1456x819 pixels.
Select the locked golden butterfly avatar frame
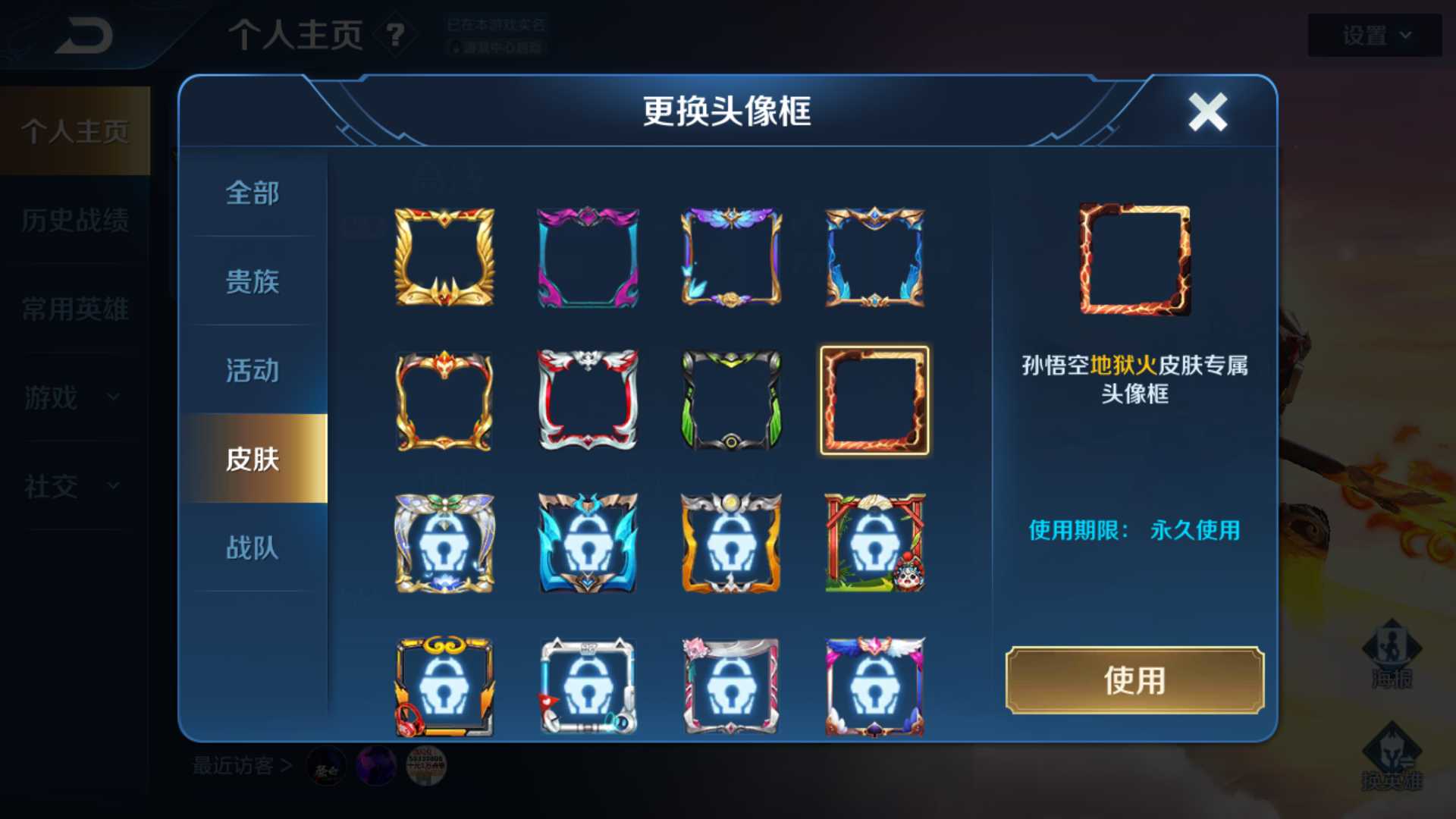click(x=446, y=542)
